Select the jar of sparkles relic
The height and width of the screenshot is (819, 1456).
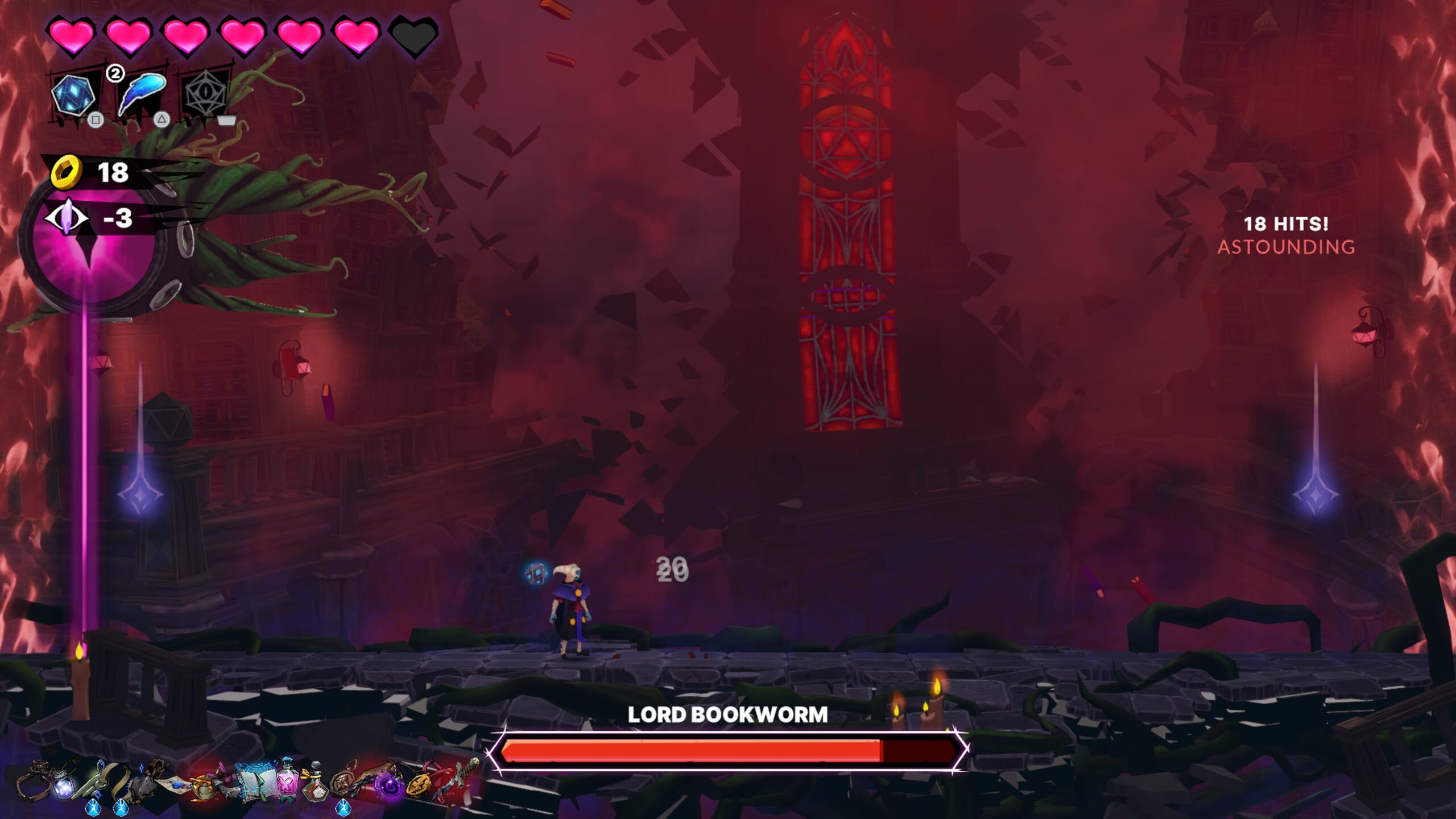64,783
